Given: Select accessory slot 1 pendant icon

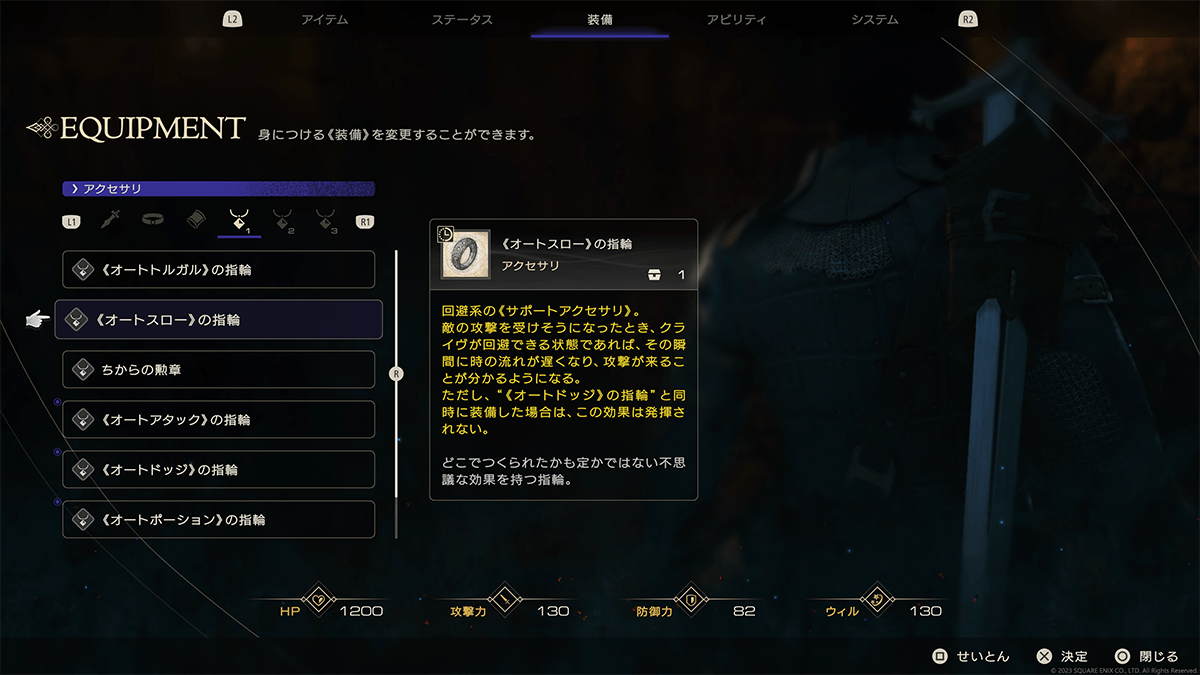Looking at the screenshot, I should coord(240,221).
